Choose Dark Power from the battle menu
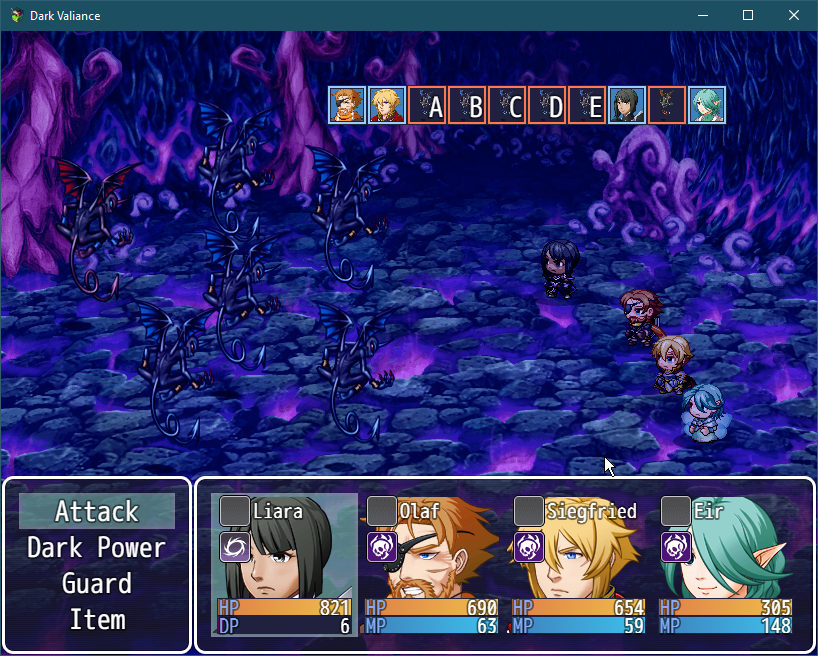This screenshot has height=656, width=818. [97, 548]
